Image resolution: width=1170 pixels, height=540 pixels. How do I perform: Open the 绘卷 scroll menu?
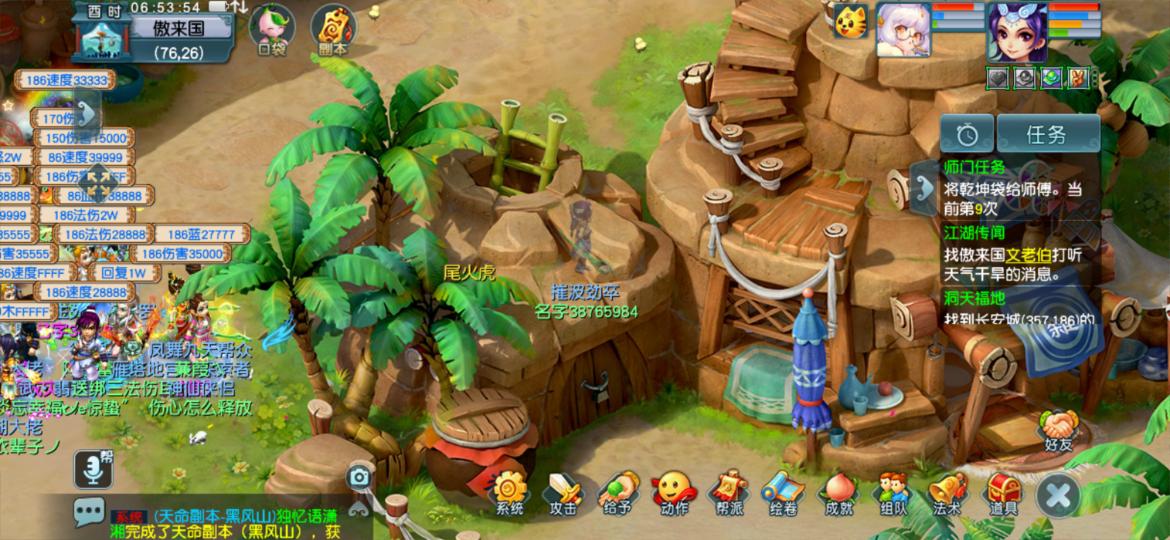783,493
